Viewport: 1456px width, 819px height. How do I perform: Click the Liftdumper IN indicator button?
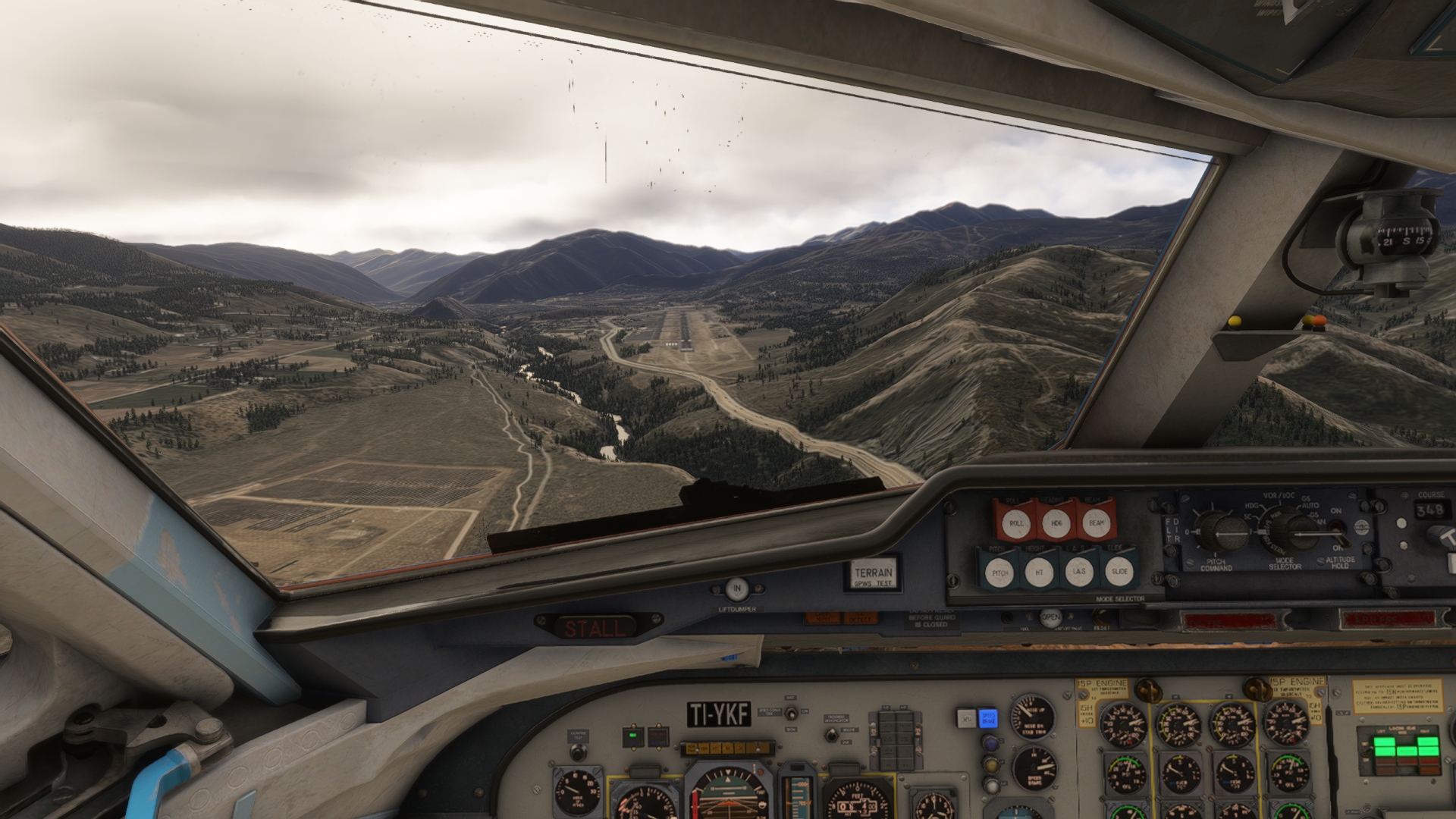tap(736, 589)
